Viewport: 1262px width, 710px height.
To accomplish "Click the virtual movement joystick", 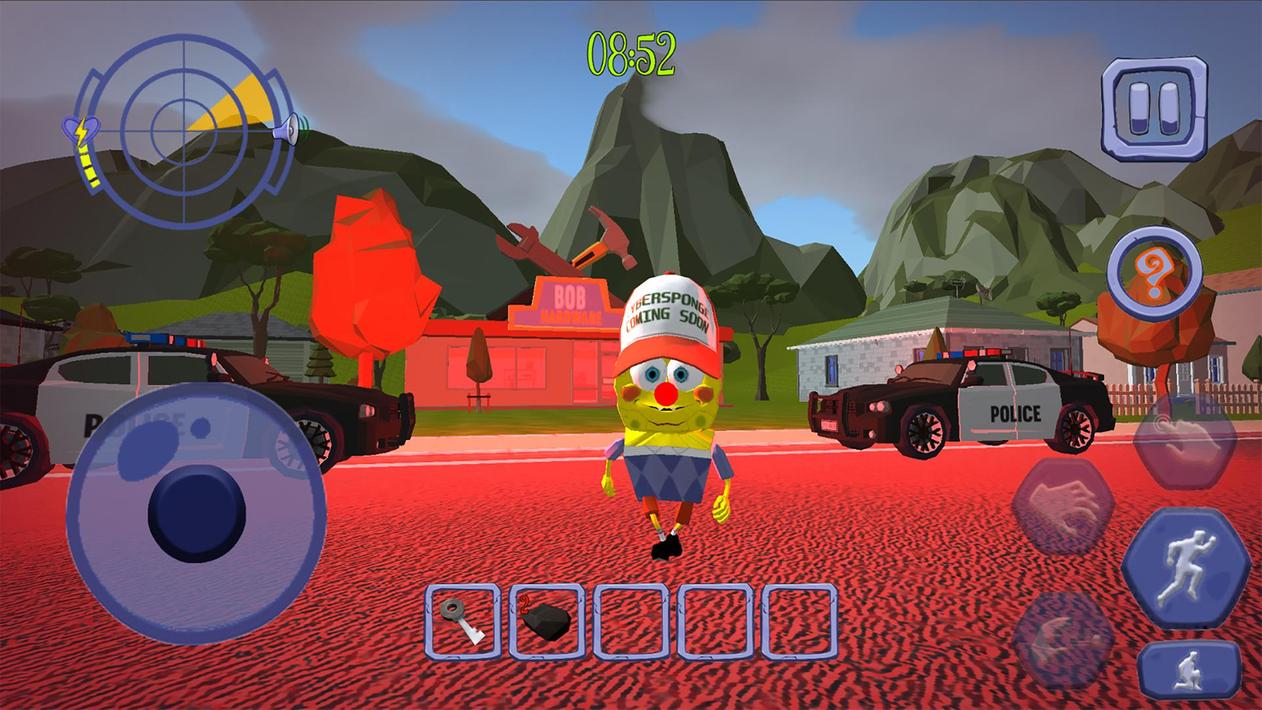I will pos(196,513).
